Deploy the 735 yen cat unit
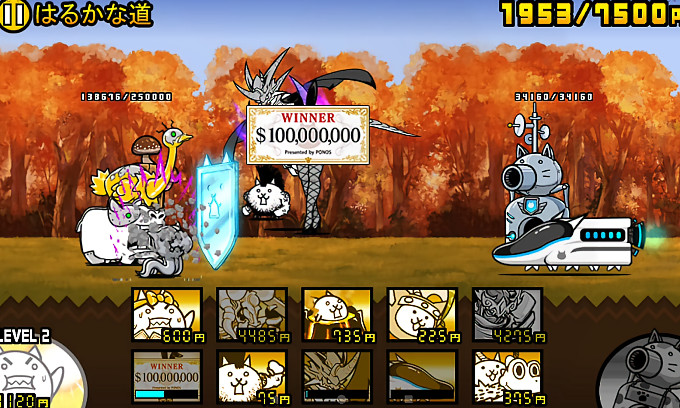Image resolution: width=680 pixels, height=408 pixels. click(337, 315)
